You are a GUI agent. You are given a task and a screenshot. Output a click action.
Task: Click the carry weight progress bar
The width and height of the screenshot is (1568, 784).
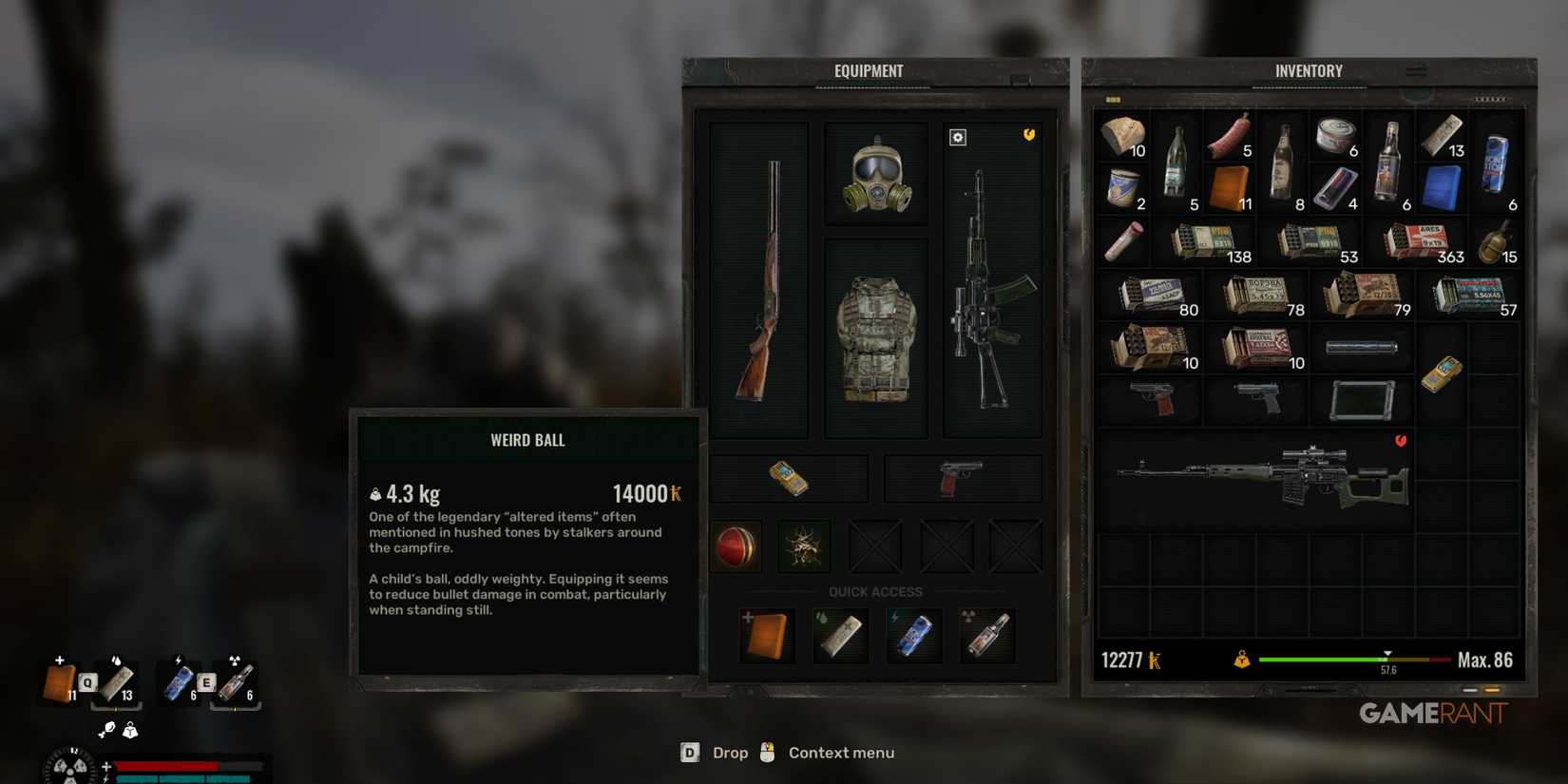coord(1349,658)
